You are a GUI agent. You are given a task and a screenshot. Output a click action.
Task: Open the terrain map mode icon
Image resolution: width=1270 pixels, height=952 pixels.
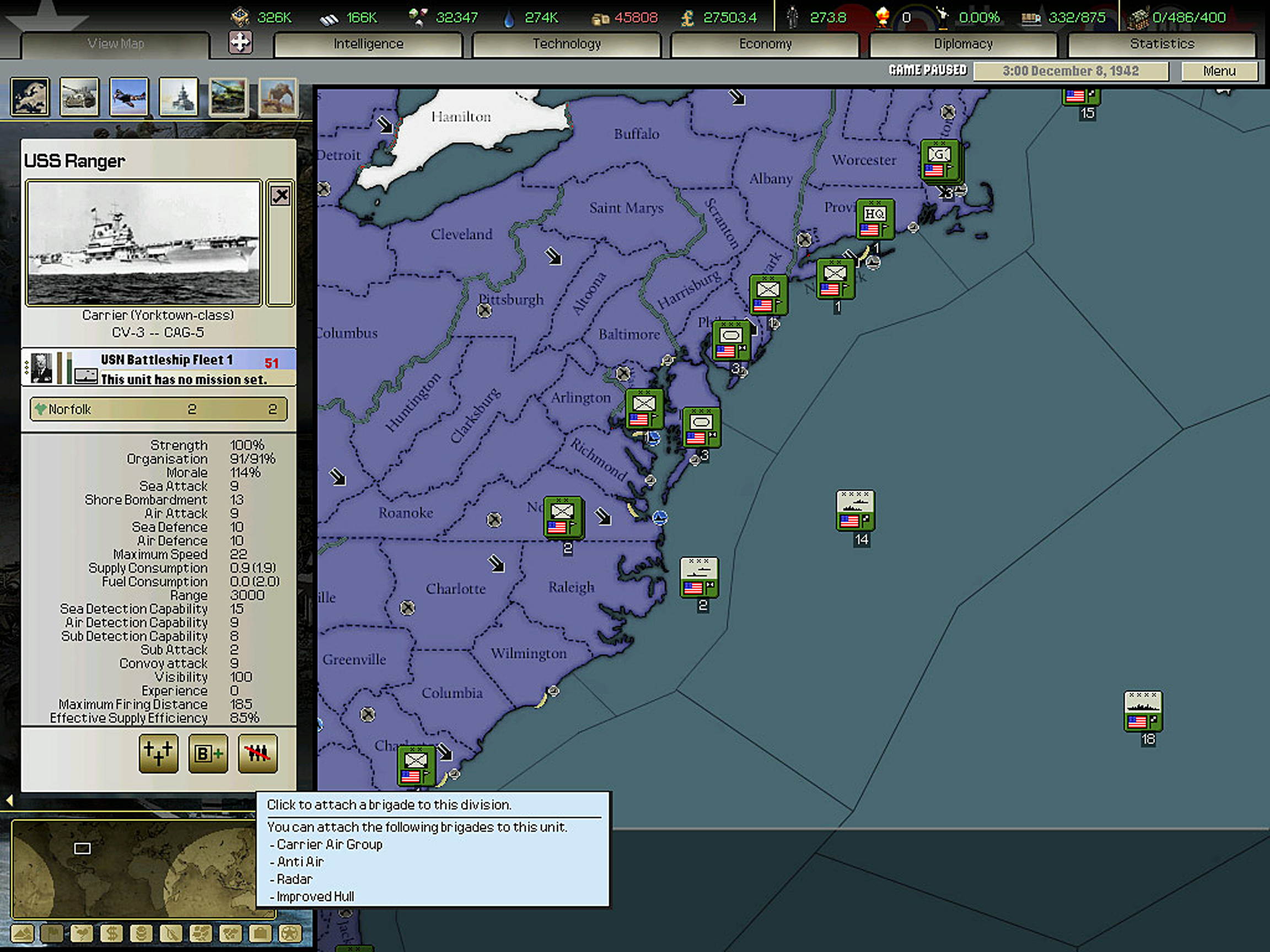[22, 934]
